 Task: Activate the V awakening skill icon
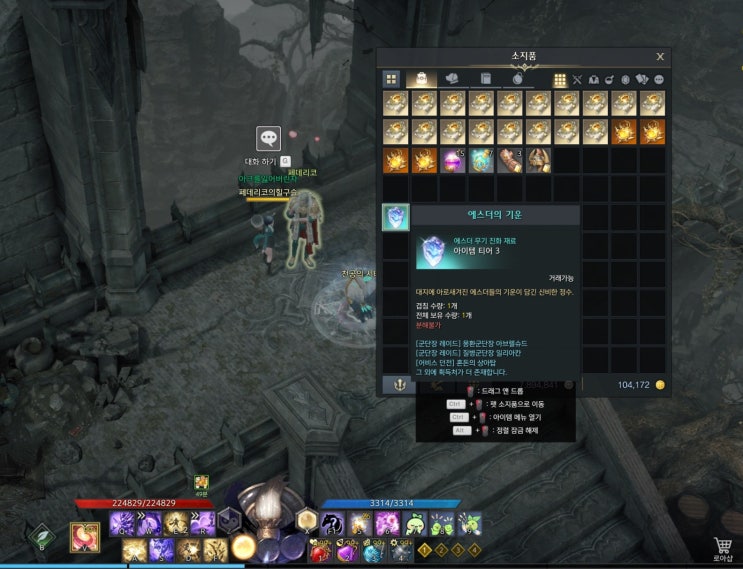[86, 537]
